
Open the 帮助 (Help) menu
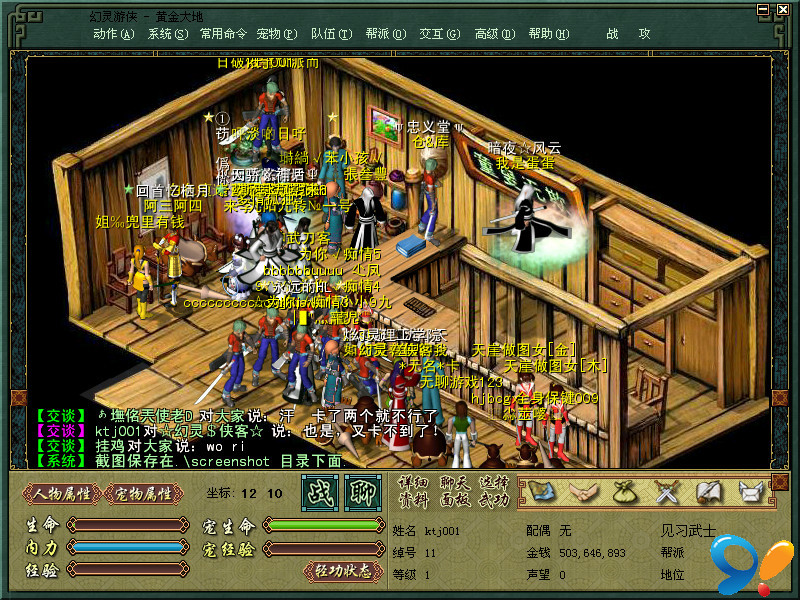[547, 33]
